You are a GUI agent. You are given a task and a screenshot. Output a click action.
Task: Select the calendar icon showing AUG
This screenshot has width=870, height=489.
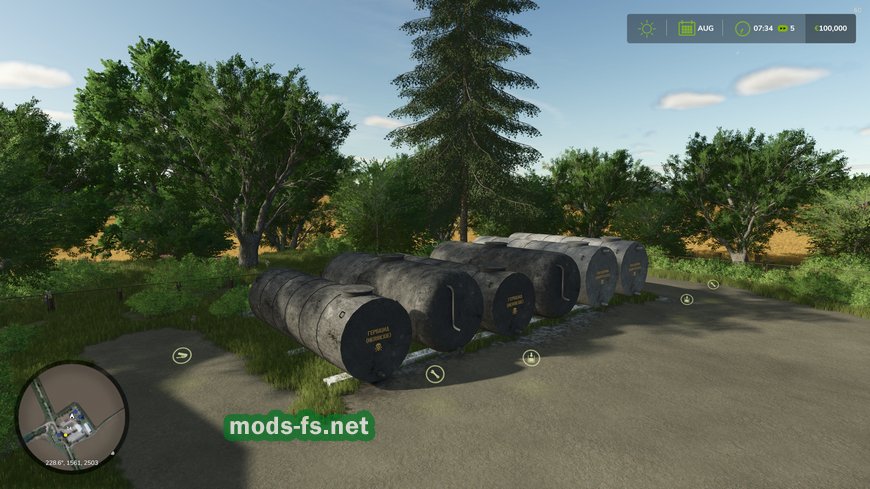click(x=687, y=28)
